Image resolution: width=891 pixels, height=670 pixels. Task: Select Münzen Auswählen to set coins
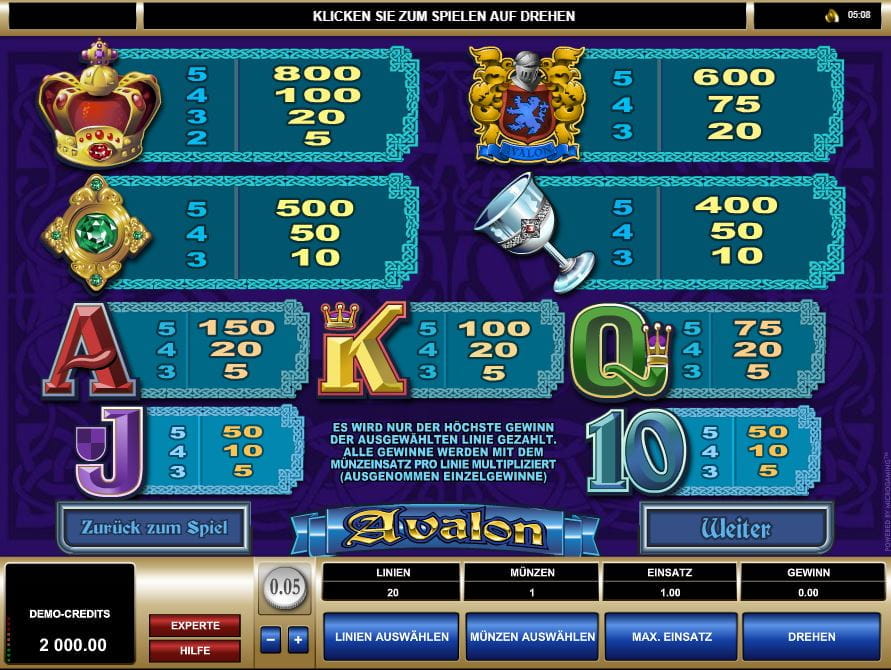[x=531, y=636]
